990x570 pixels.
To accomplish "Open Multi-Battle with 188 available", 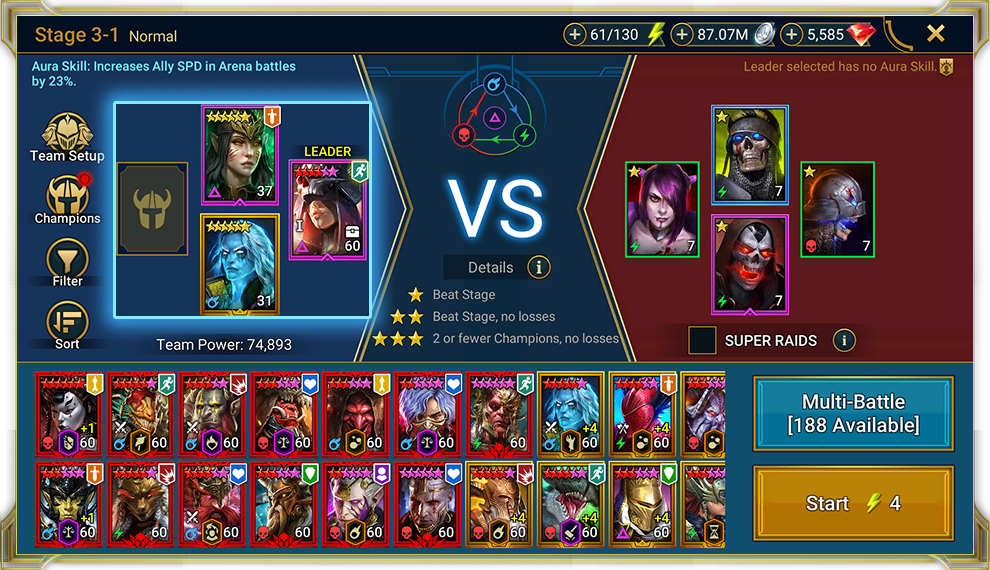I will (853, 413).
